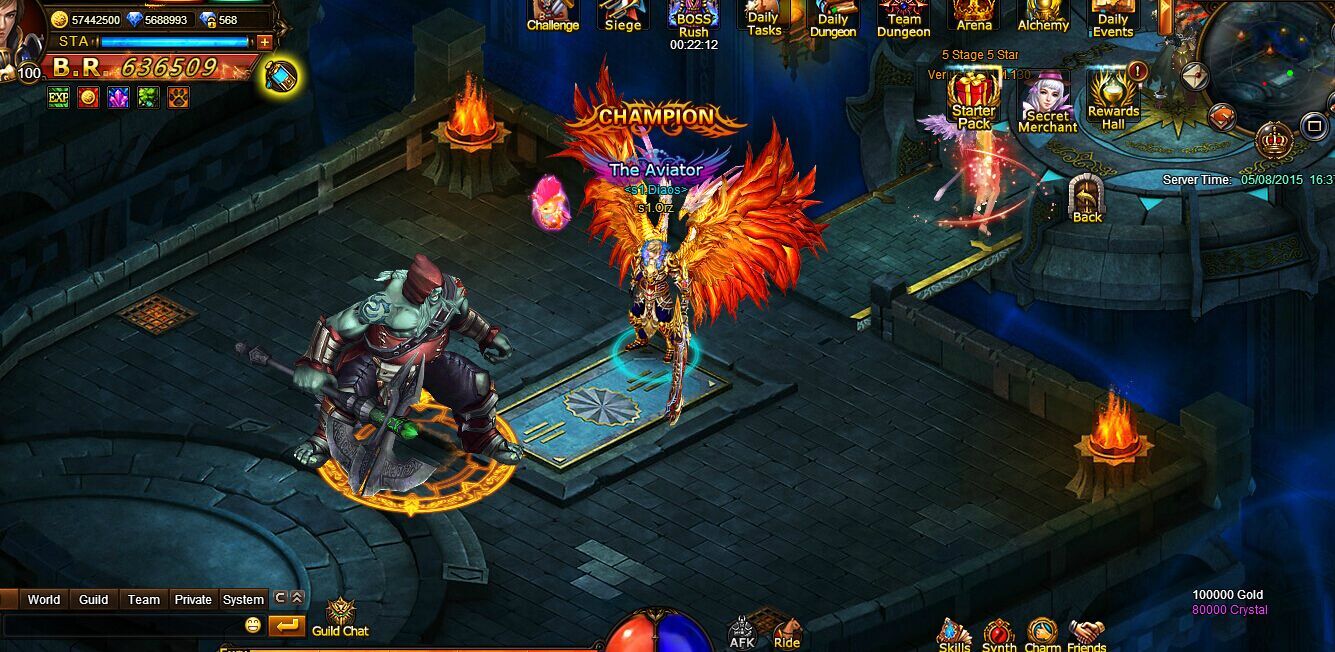Send chat with the orange enter button
This screenshot has height=652, width=1335.
click(x=286, y=626)
